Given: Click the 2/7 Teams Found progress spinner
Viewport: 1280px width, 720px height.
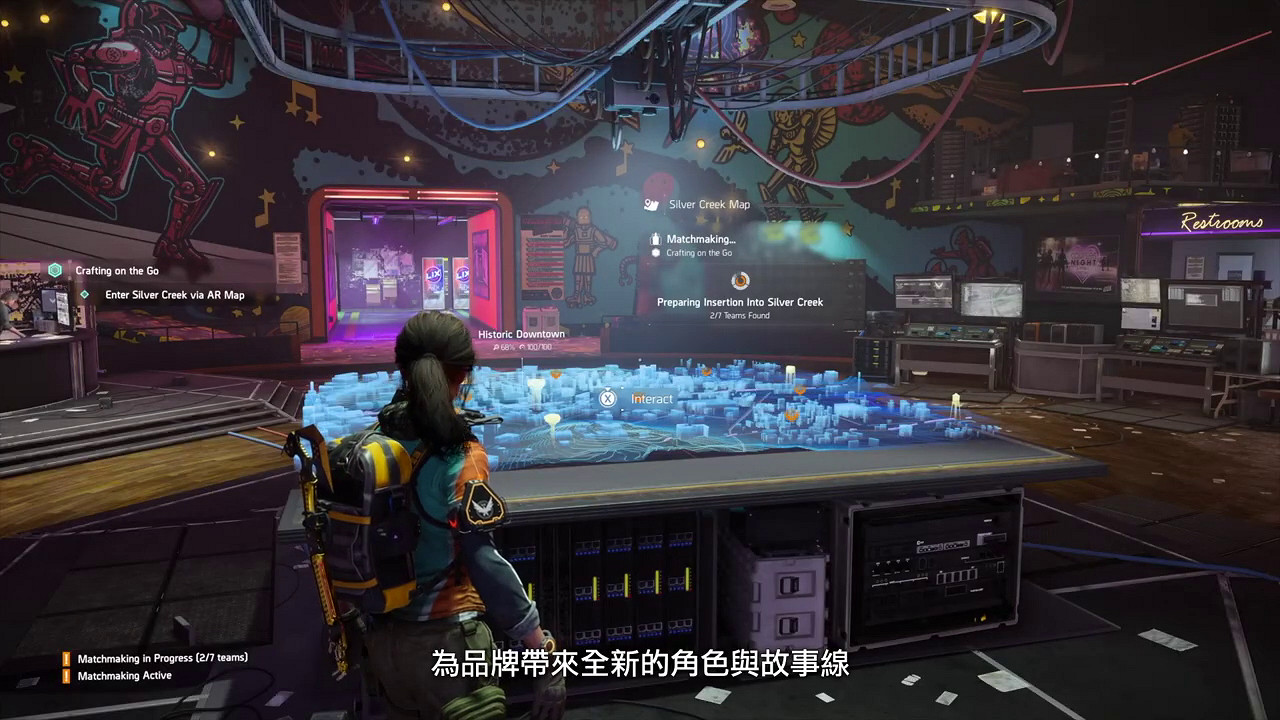Looking at the screenshot, I should [740, 282].
